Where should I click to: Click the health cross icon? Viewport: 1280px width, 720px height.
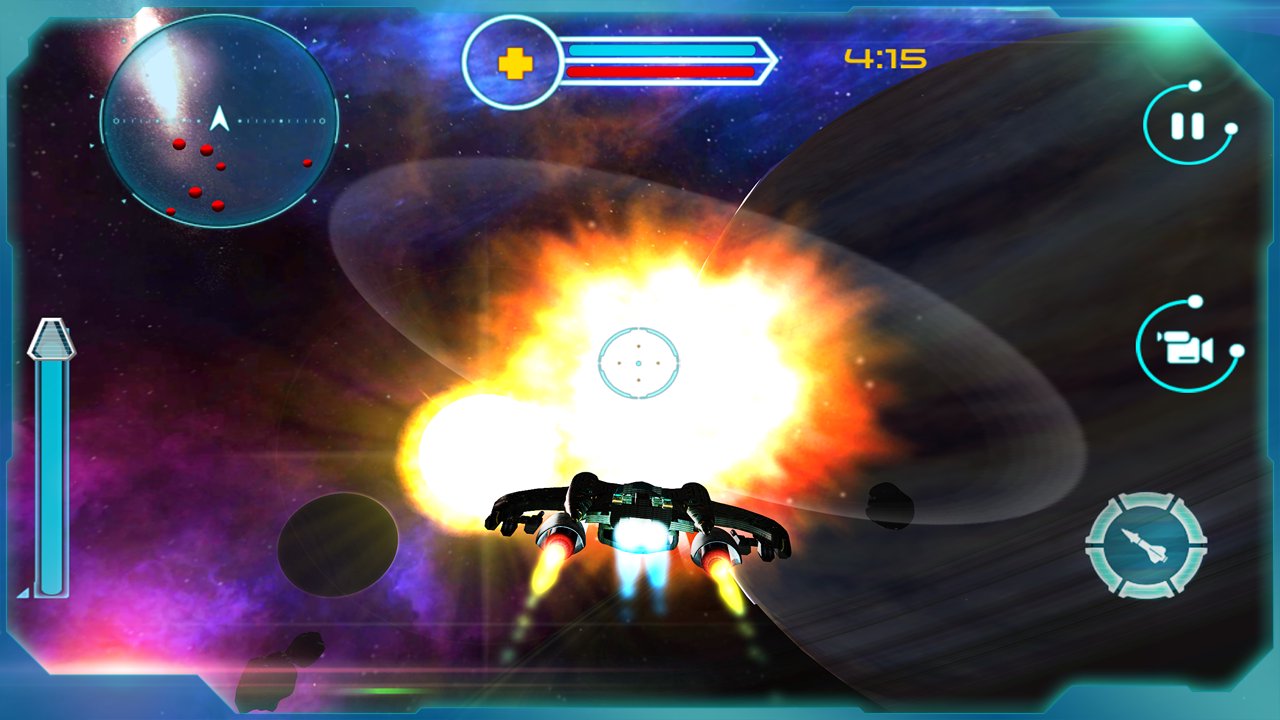516,61
